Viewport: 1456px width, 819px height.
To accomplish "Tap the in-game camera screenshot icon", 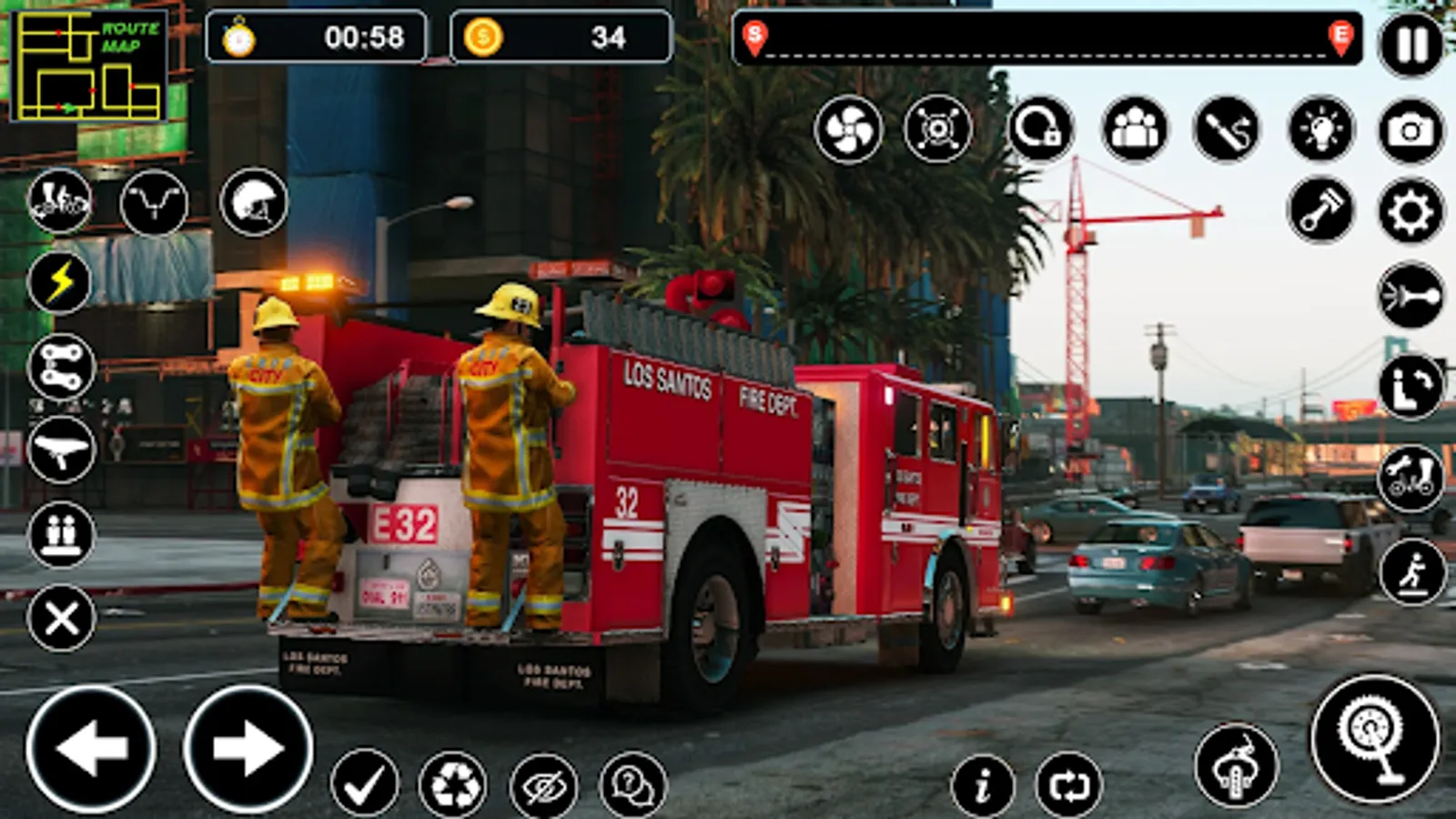I will (x=1410, y=129).
